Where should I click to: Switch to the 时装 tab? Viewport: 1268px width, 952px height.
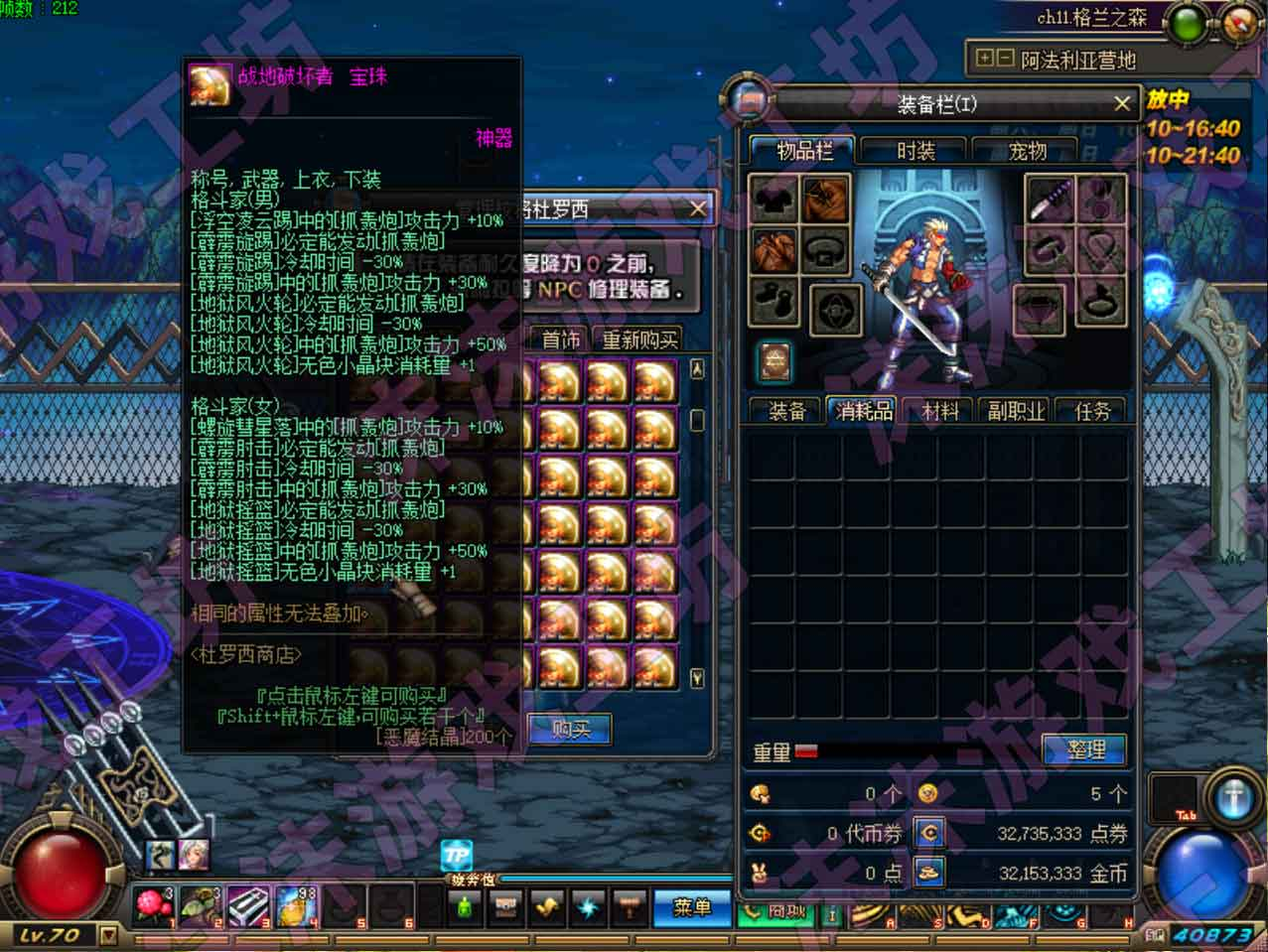[916, 151]
